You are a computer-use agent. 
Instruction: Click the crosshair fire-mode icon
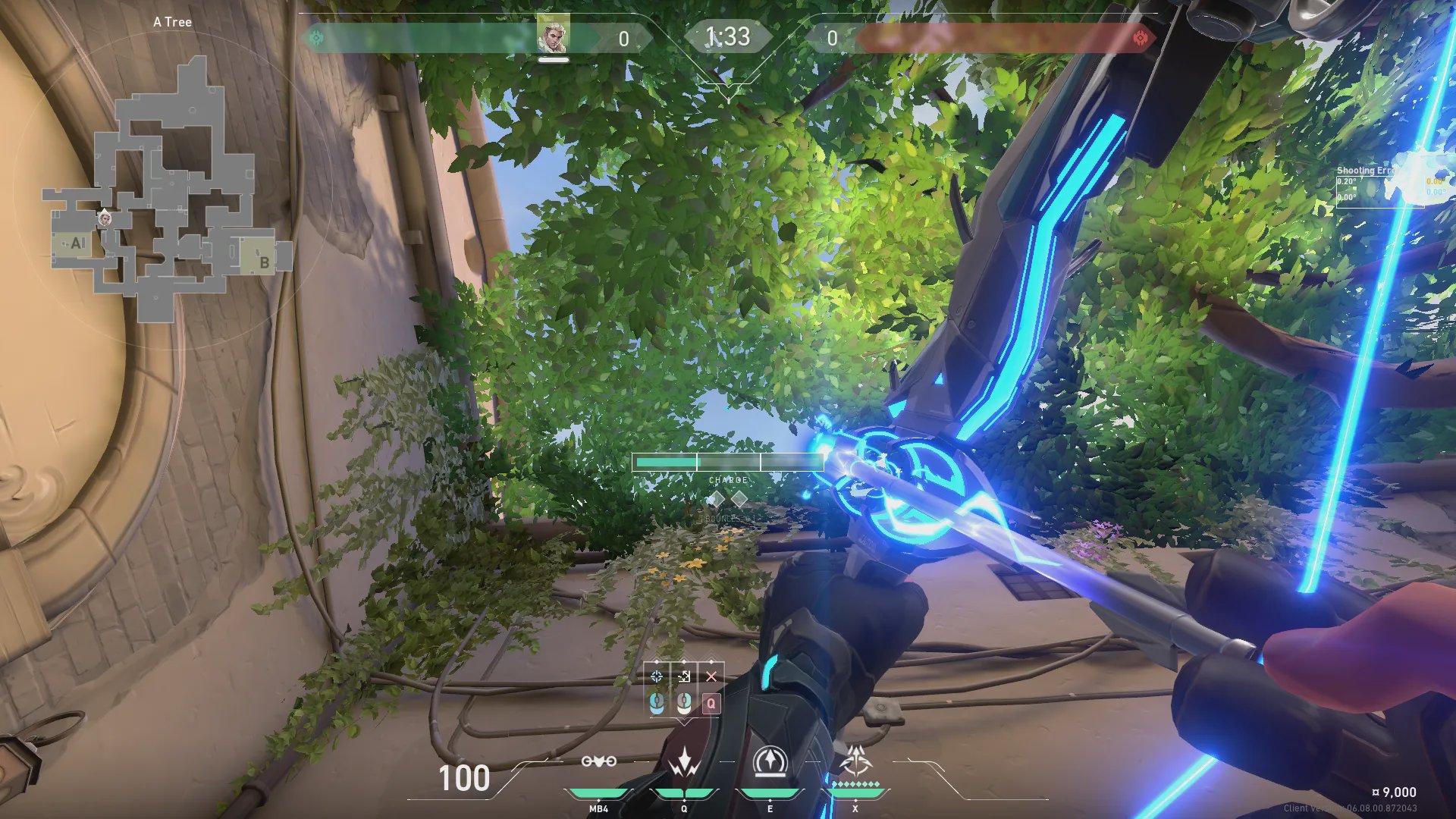tap(657, 676)
